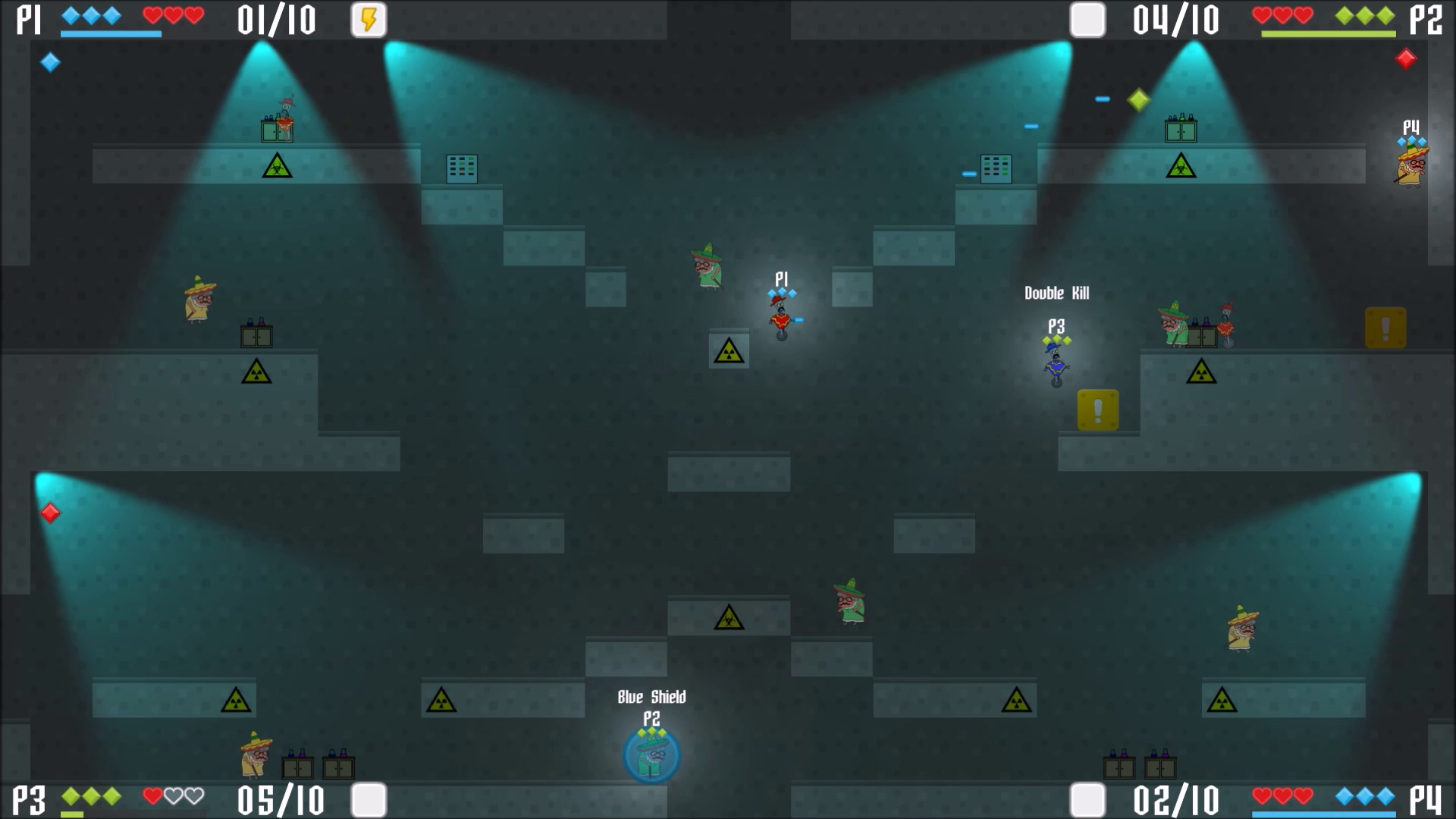Image resolution: width=1456 pixels, height=819 pixels.
Task: Open the vent grate near the upper-right platforms
Action: click(x=996, y=168)
